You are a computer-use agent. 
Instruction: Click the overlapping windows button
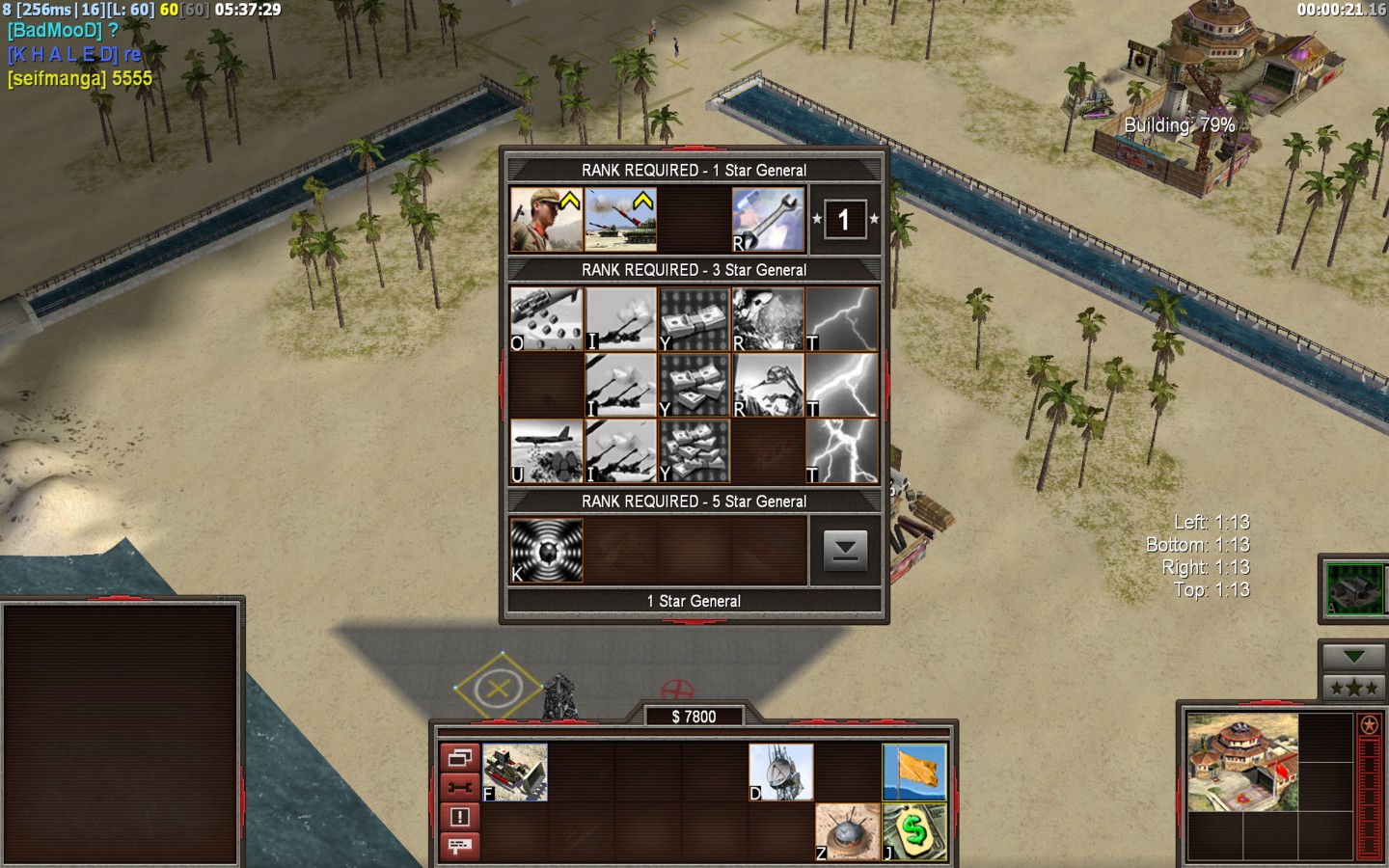point(460,758)
